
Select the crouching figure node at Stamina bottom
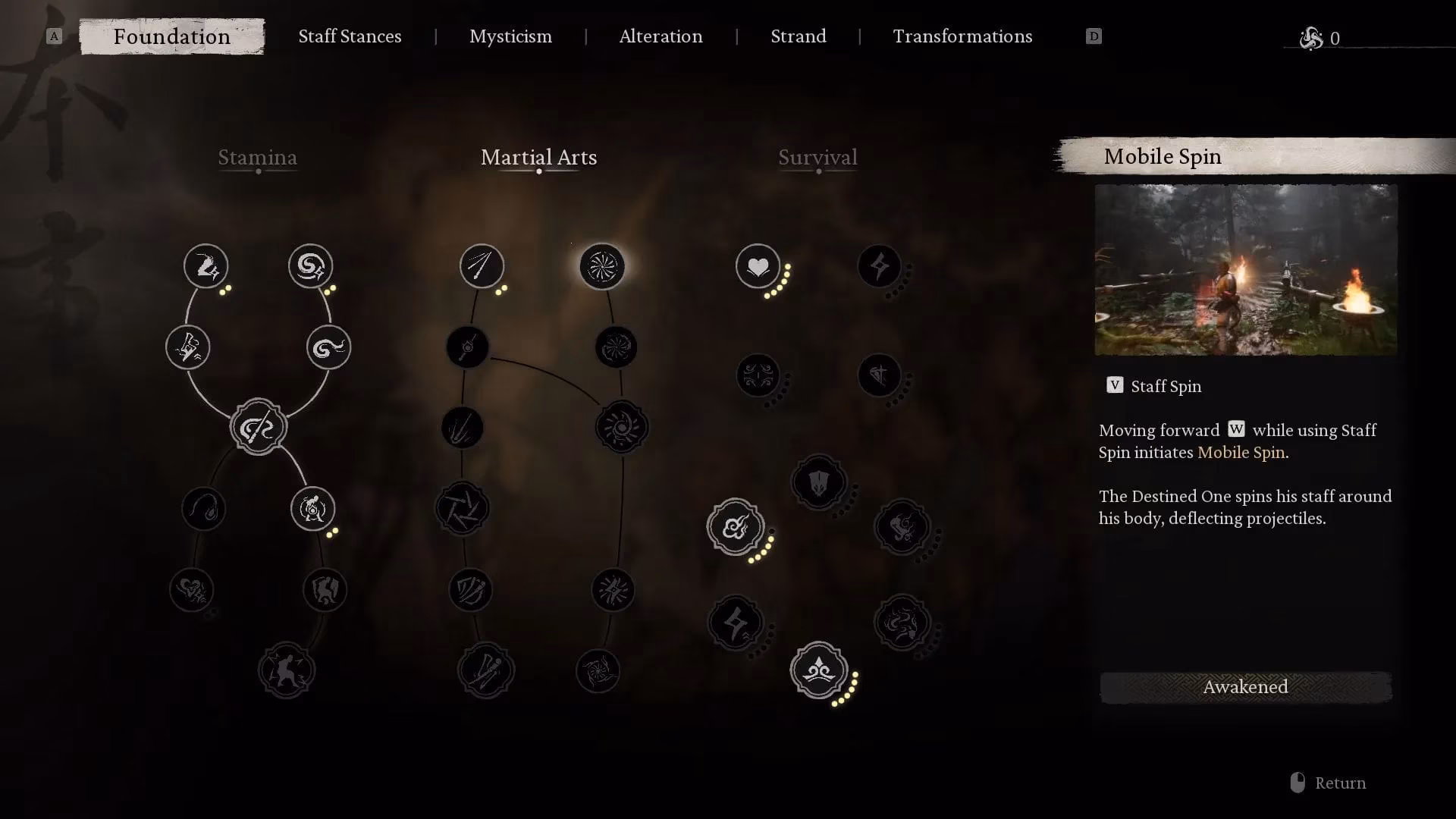287,670
